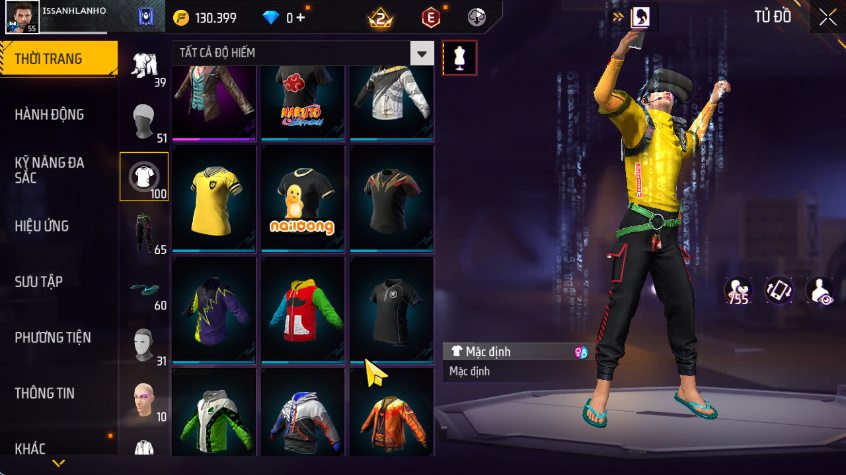The image size is (846, 475).
Task: Close the wardrobe screen
Action: [827, 17]
